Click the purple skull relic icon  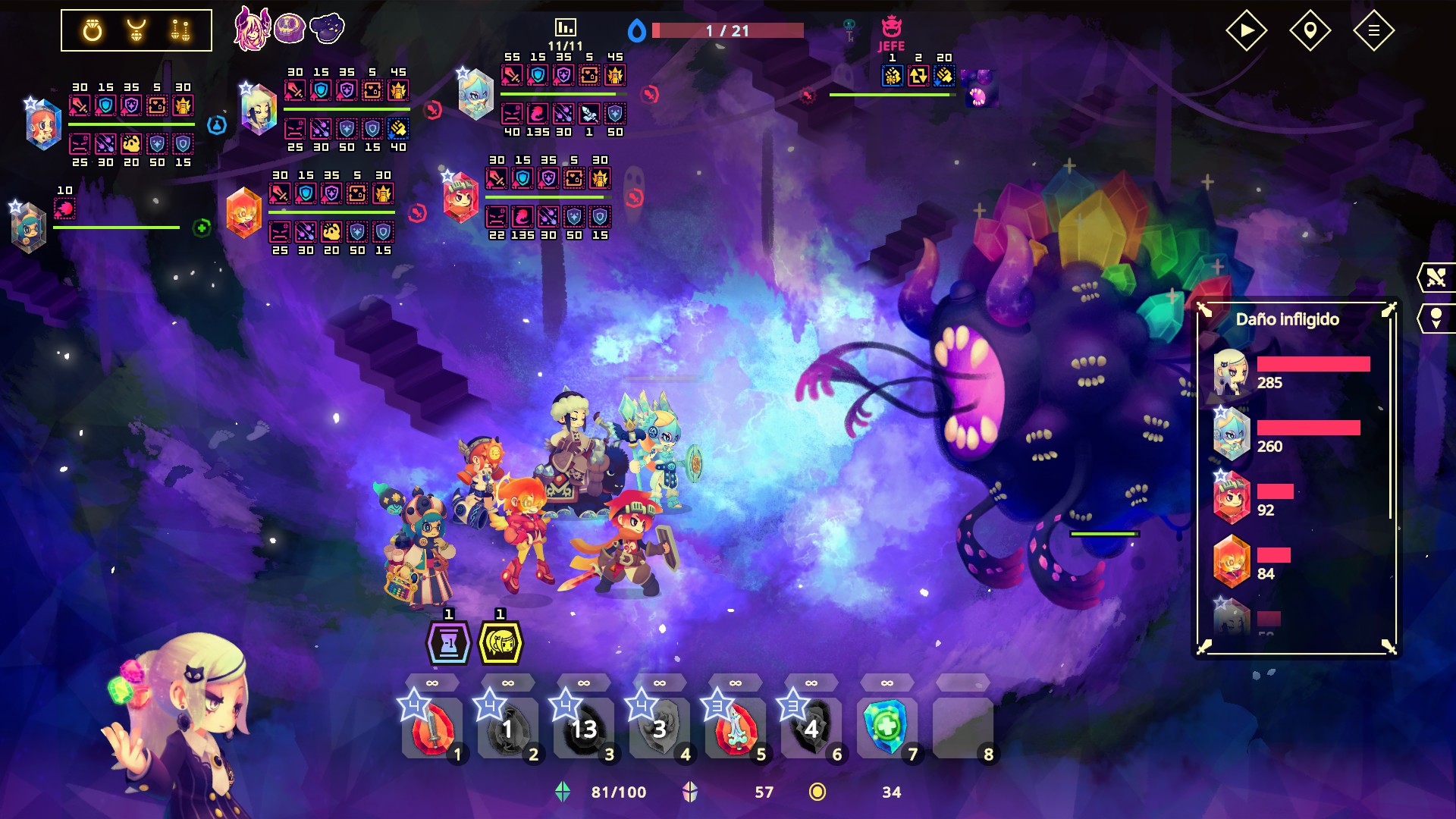click(290, 29)
